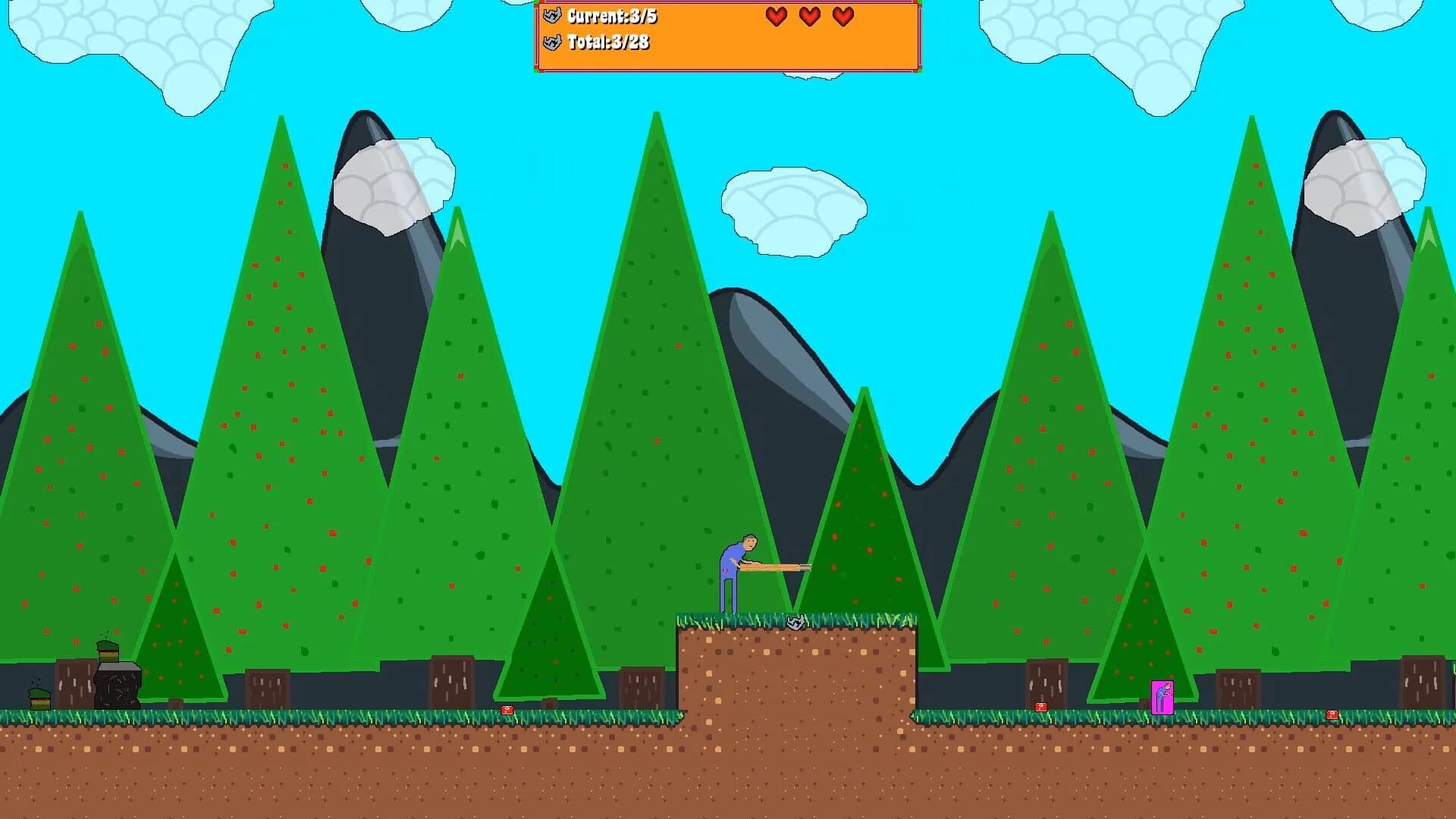This screenshot has height=819, width=1456.
Task: Click the collectible token near the player's feet
Action: 795,620
